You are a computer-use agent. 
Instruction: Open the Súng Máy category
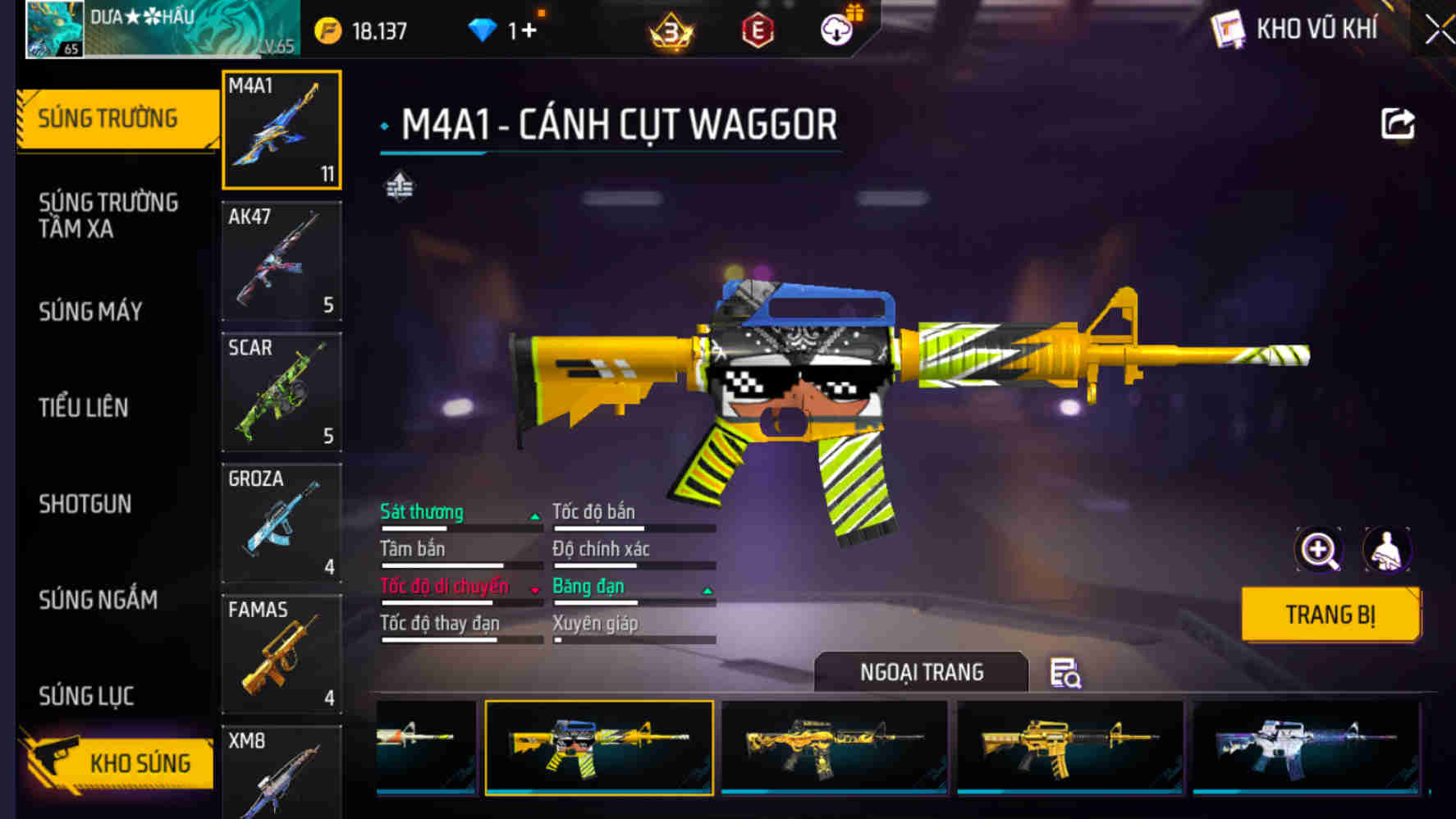(x=90, y=311)
